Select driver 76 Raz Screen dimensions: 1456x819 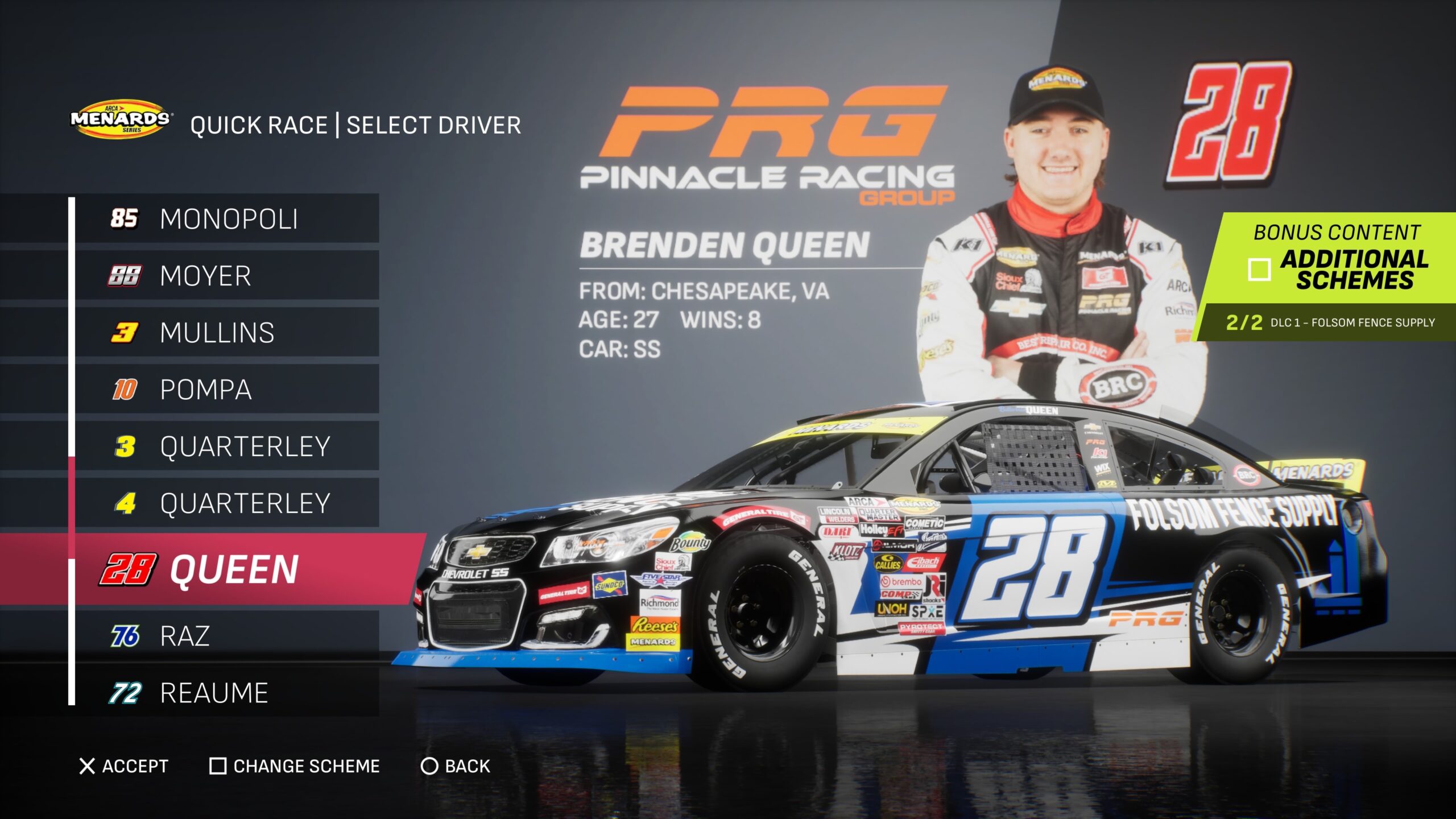[227, 636]
